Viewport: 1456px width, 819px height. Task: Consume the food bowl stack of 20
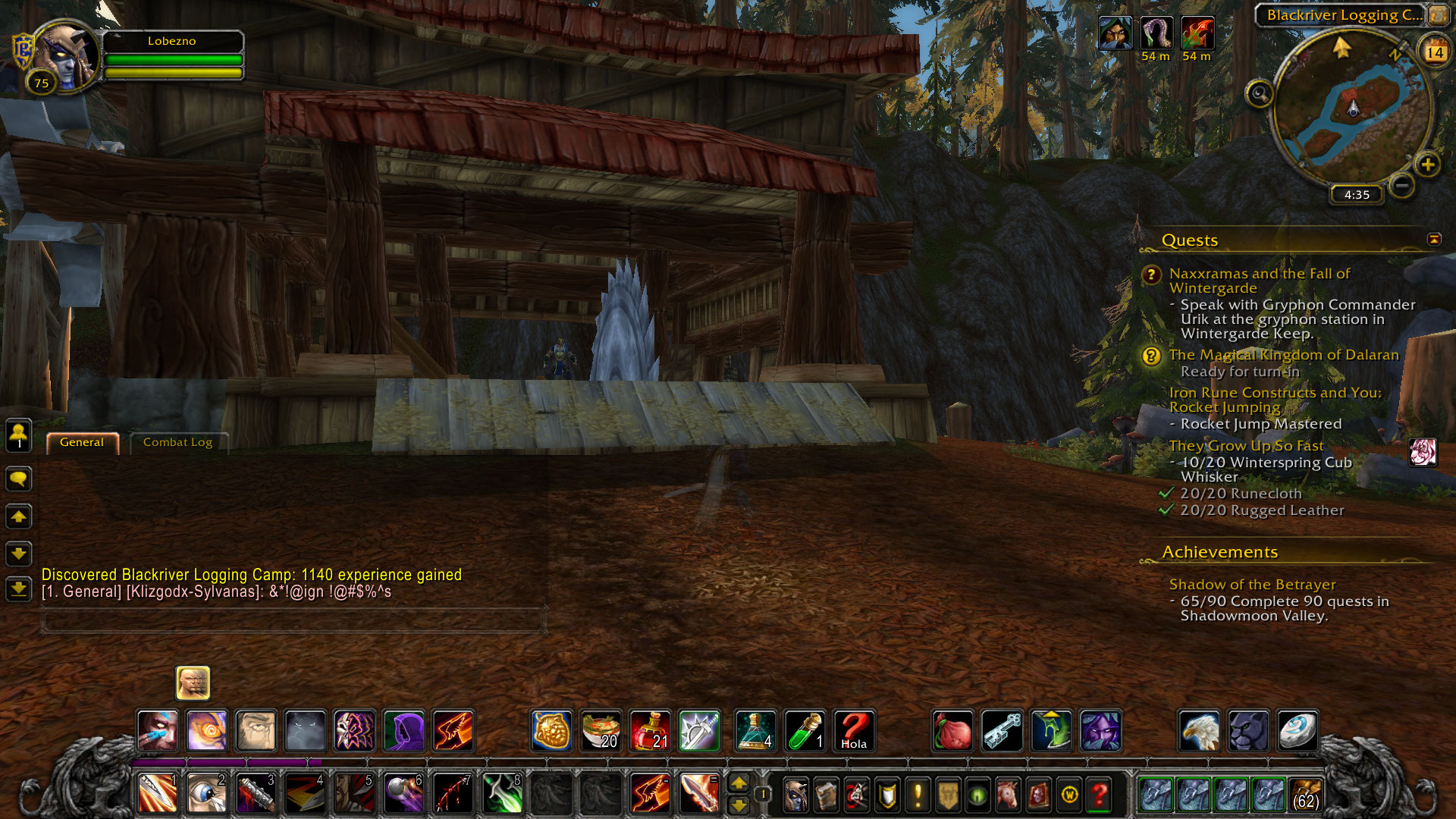click(x=601, y=731)
